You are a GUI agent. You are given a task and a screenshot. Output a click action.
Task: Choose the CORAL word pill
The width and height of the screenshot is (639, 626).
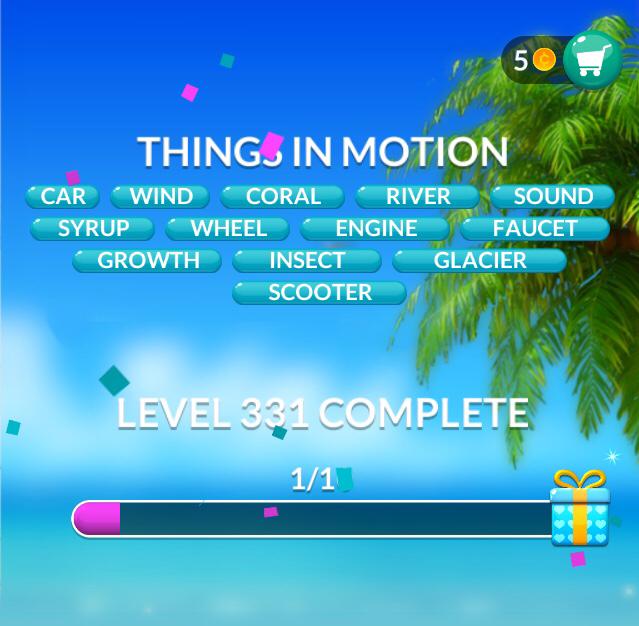click(x=283, y=196)
